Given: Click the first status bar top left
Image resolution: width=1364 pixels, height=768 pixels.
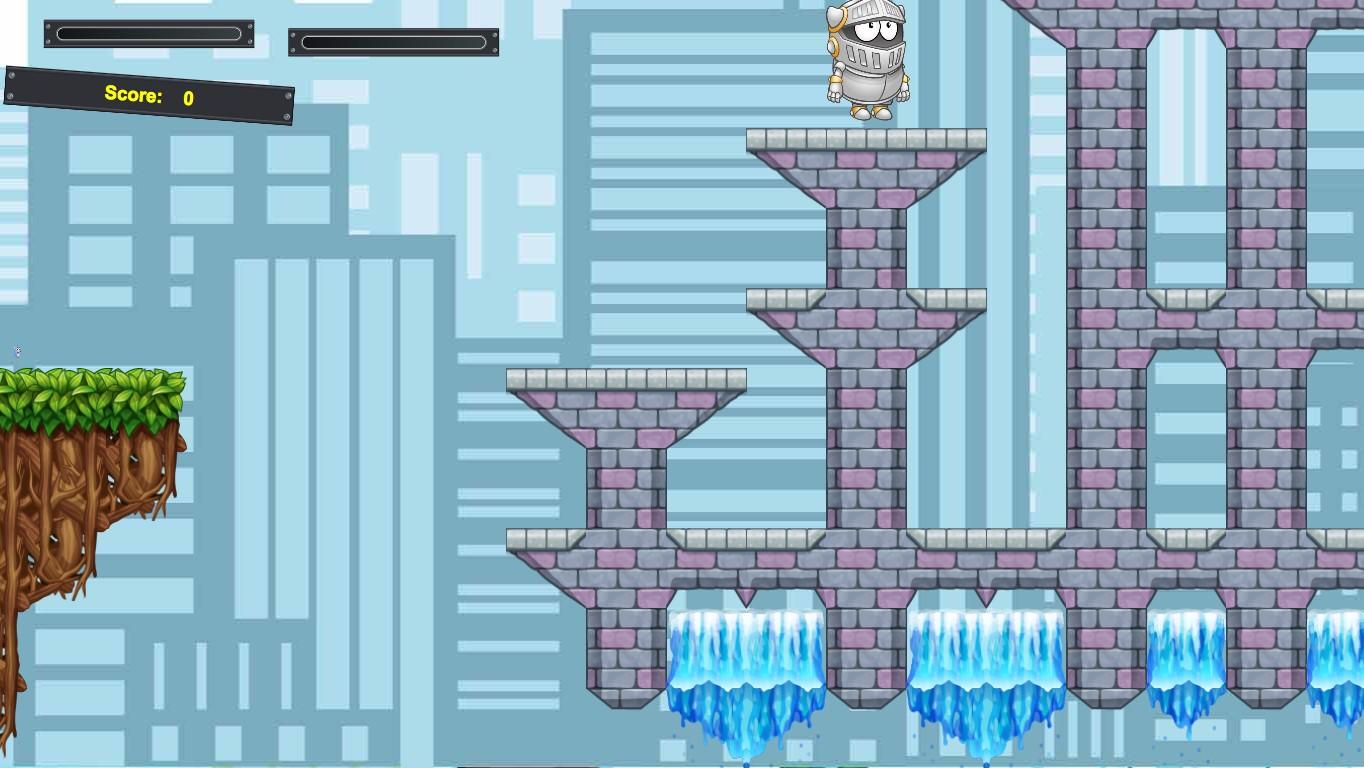Looking at the screenshot, I should pos(148,33).
